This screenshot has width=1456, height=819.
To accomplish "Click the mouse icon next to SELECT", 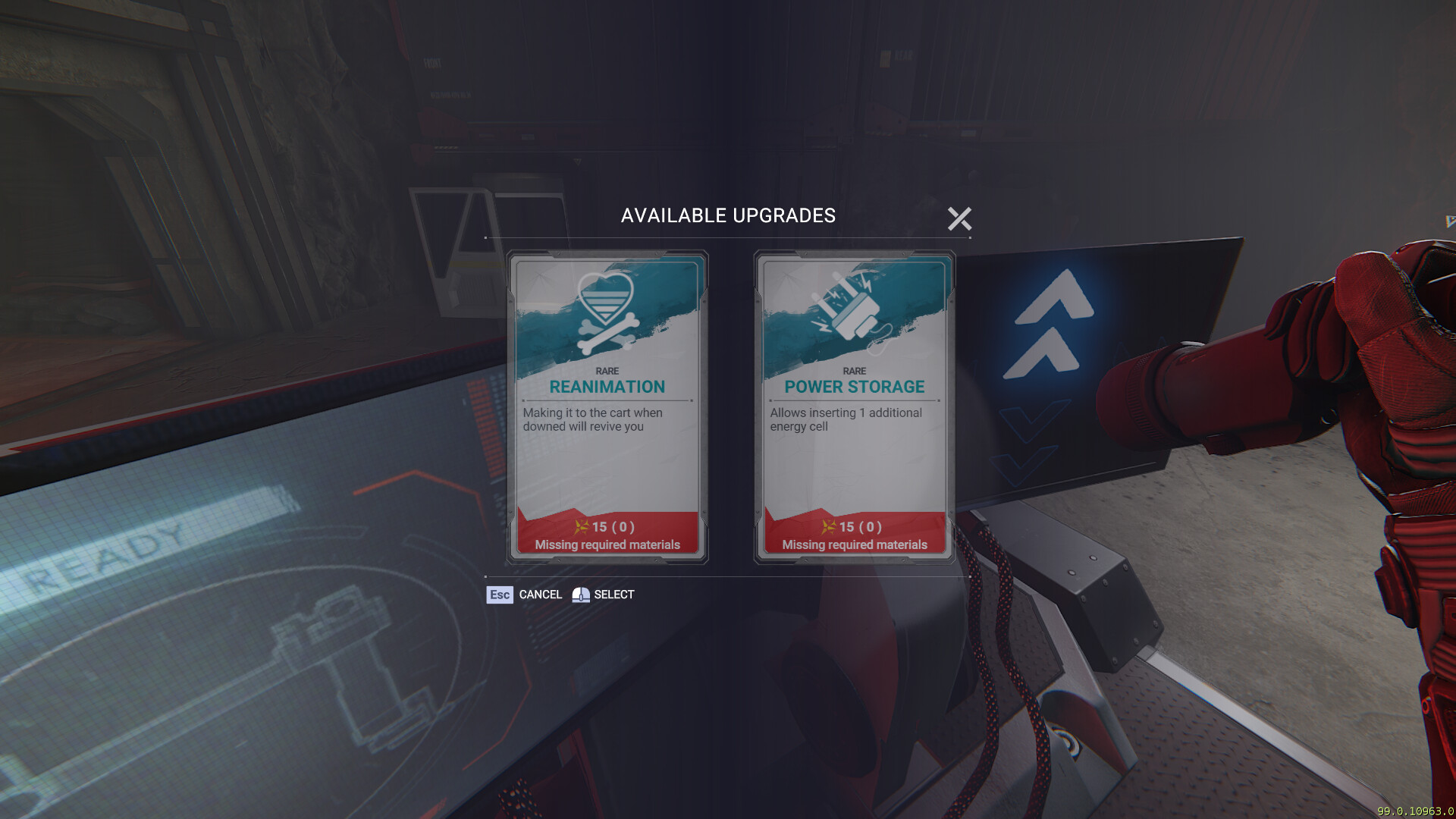I will (x=580, y=595).
